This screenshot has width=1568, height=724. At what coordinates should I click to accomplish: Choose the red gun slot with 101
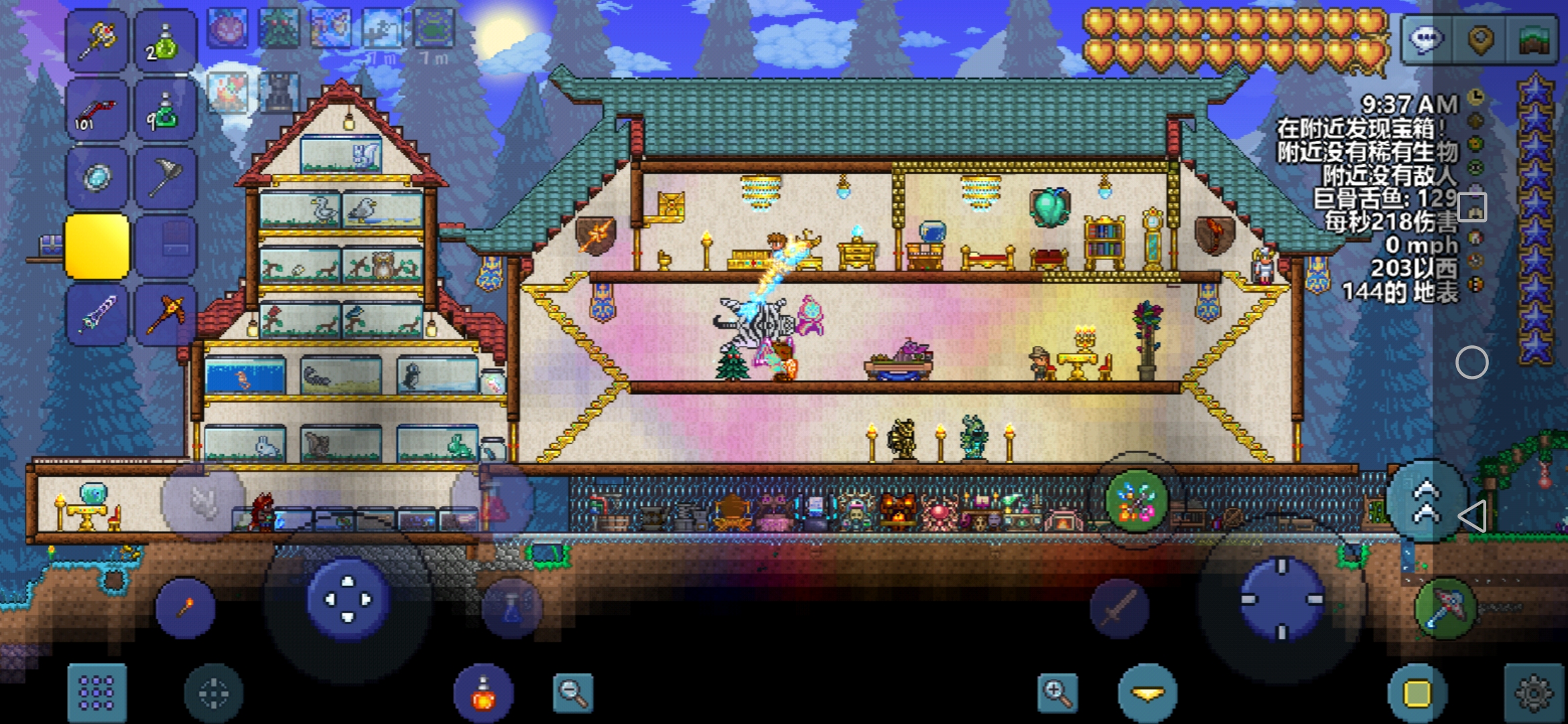97,110
